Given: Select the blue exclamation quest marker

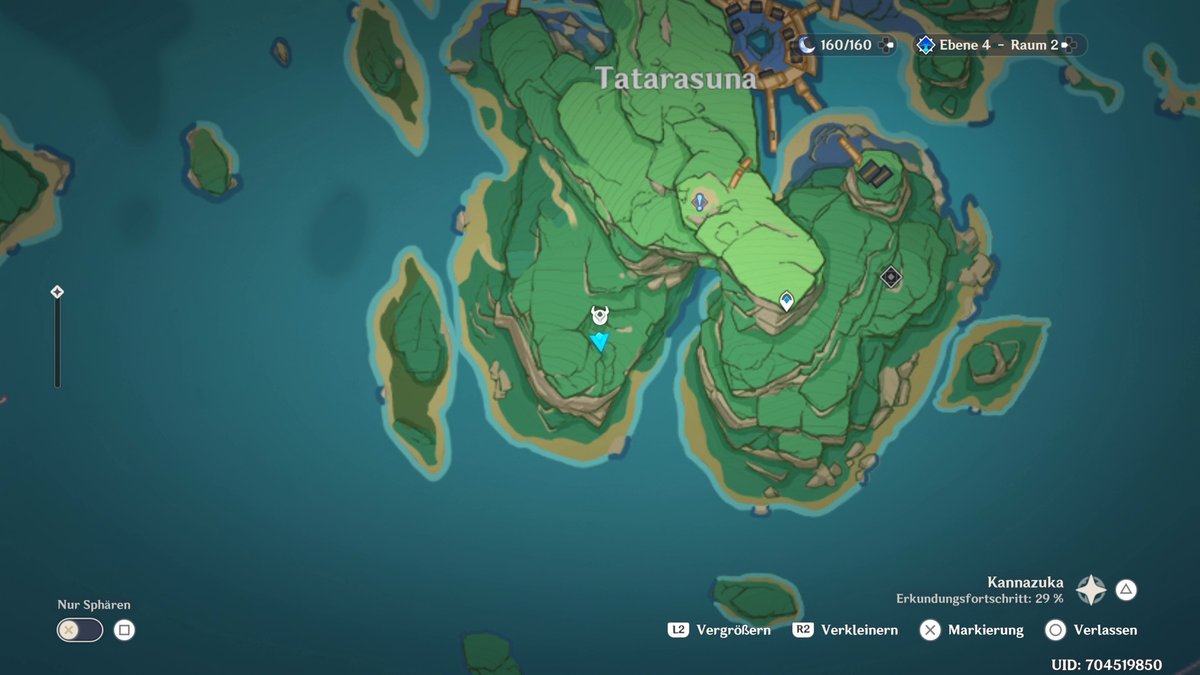Looking at the screenshot, I should (700, 202).
